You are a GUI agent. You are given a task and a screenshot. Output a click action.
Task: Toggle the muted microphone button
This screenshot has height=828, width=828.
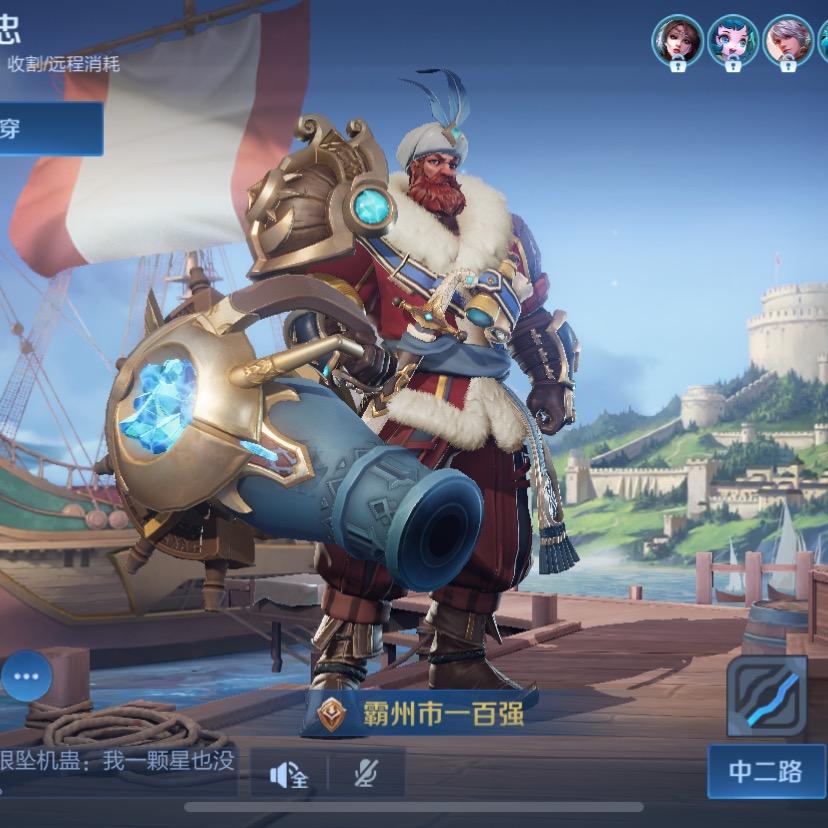coord(367,773)
